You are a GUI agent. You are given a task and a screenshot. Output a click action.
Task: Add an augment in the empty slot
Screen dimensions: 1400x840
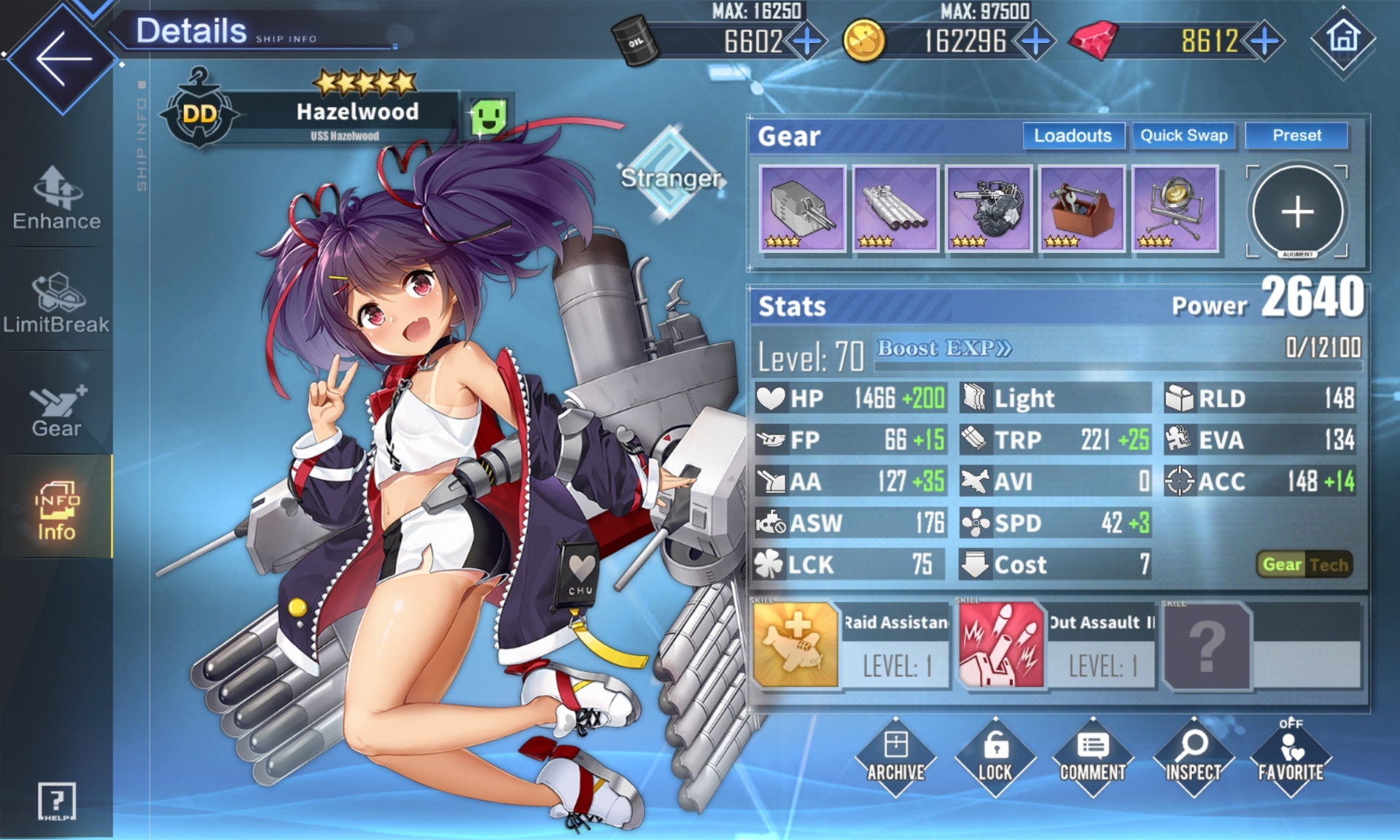coord(1297,211)
